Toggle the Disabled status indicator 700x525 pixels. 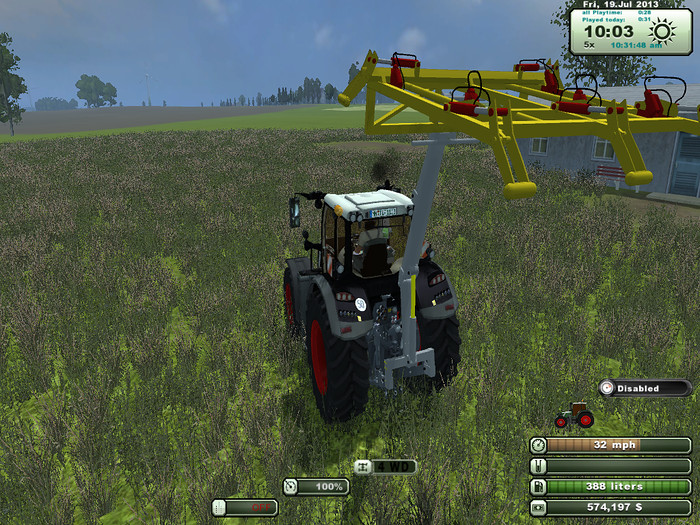click(645, 388)
